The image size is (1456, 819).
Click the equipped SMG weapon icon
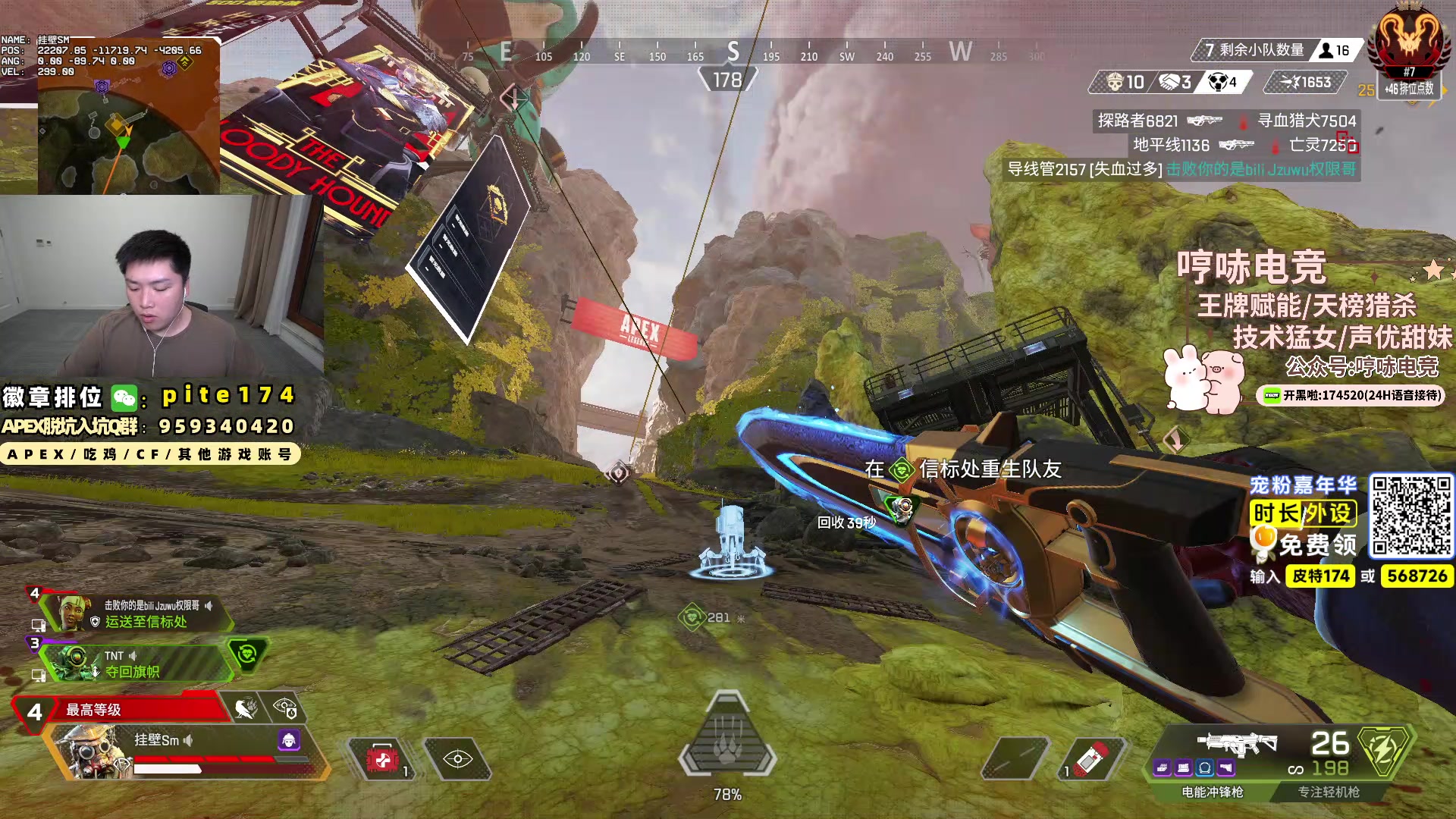[x=1236, y=744]
